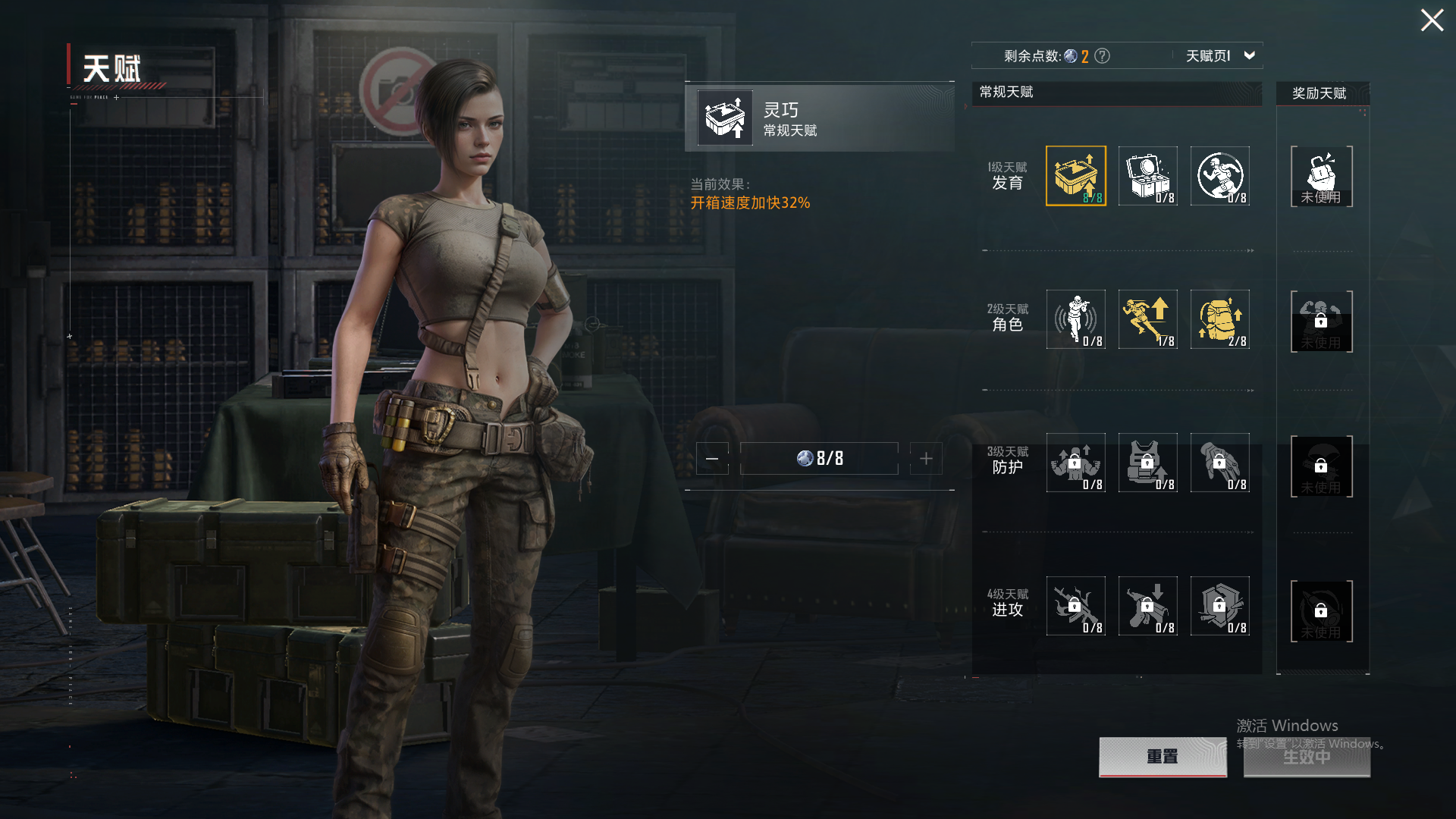Image resolution: width=1456 pixels, height=819 pixels.
Task: Select the crate-opening speed talent
Action: (1075, 176)
